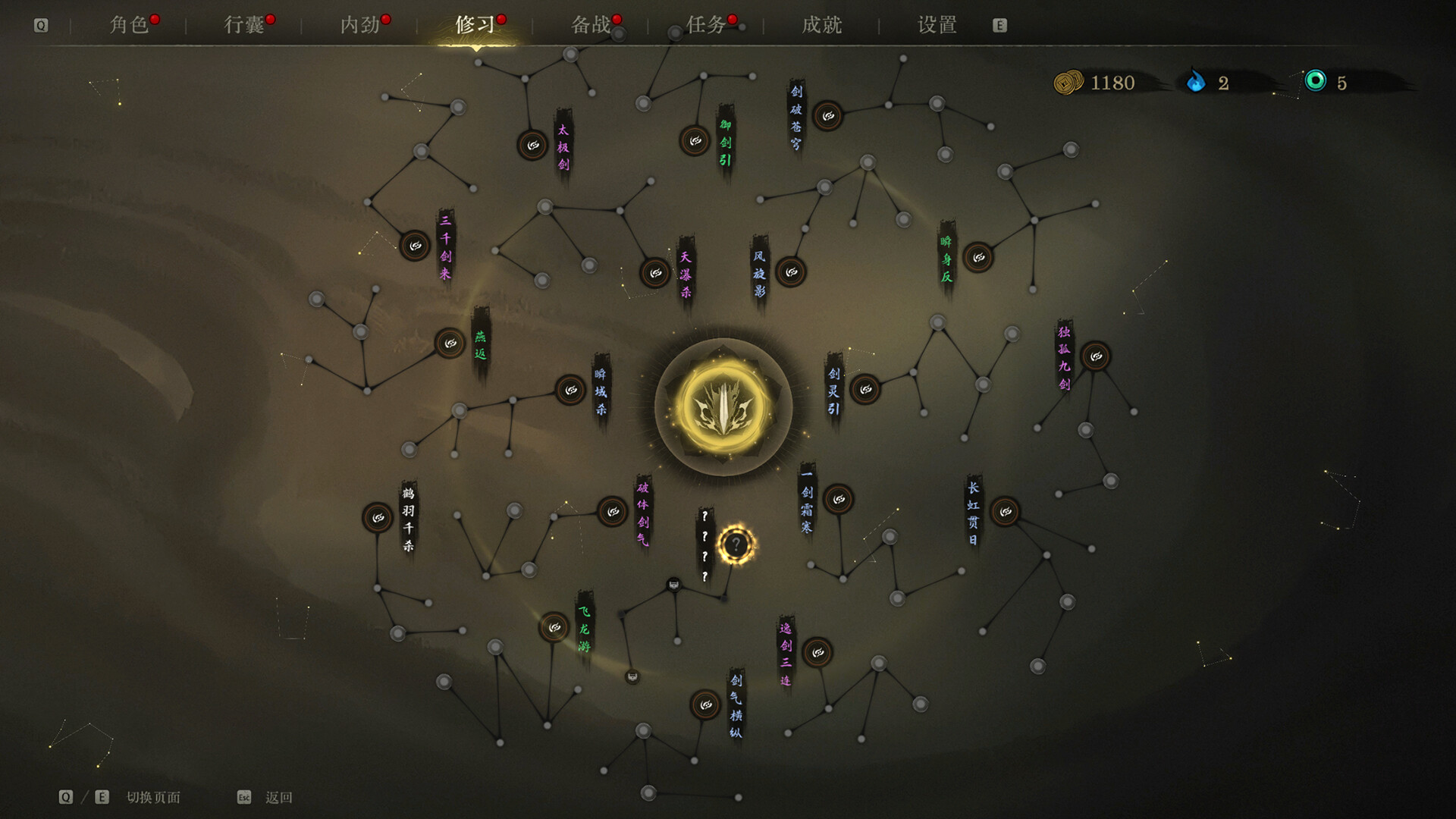Select the 天瀑杀 skill node
1456x819 pixels.
655,273
